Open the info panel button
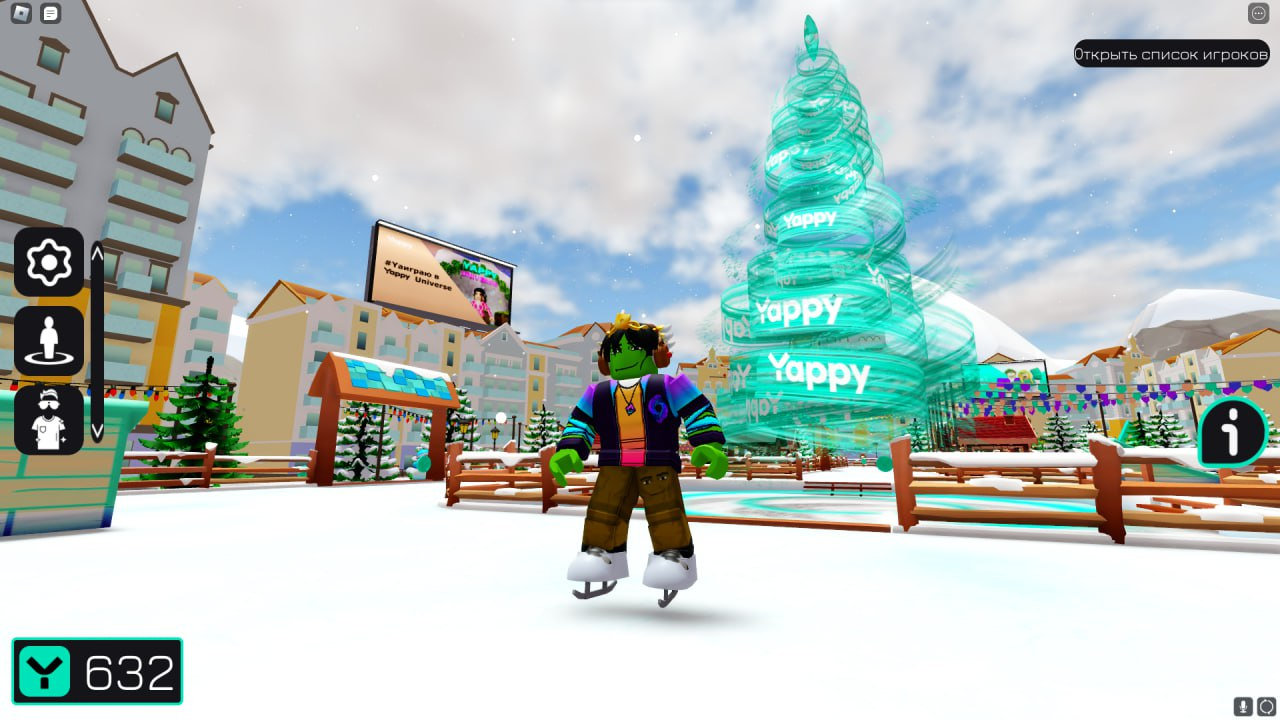Viewport: 1280px width, 720px height. point(1233,433)
